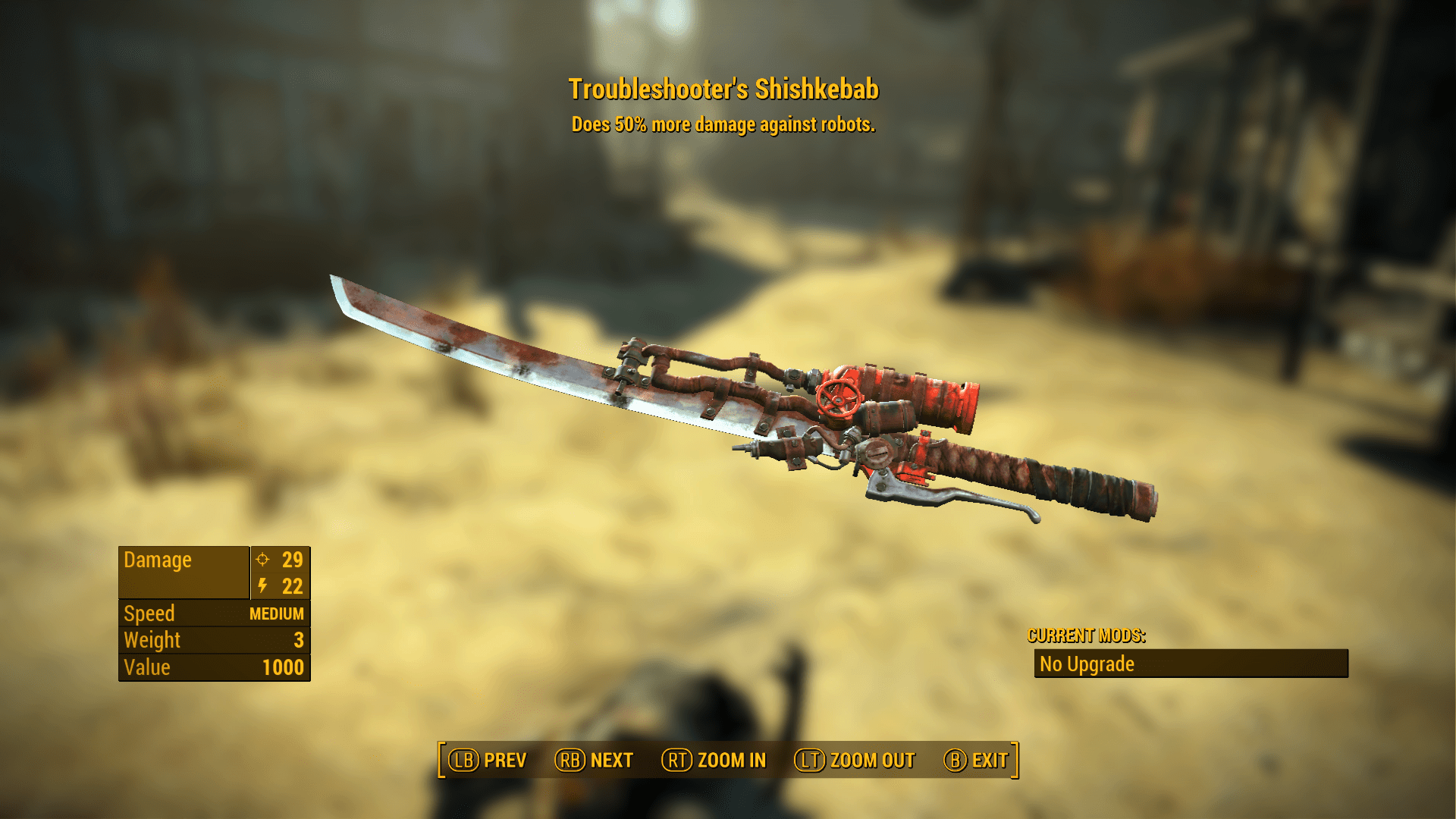Select PREV to view previous weapon
This screenshot has width=1456, height=819.
coord(507,760)
